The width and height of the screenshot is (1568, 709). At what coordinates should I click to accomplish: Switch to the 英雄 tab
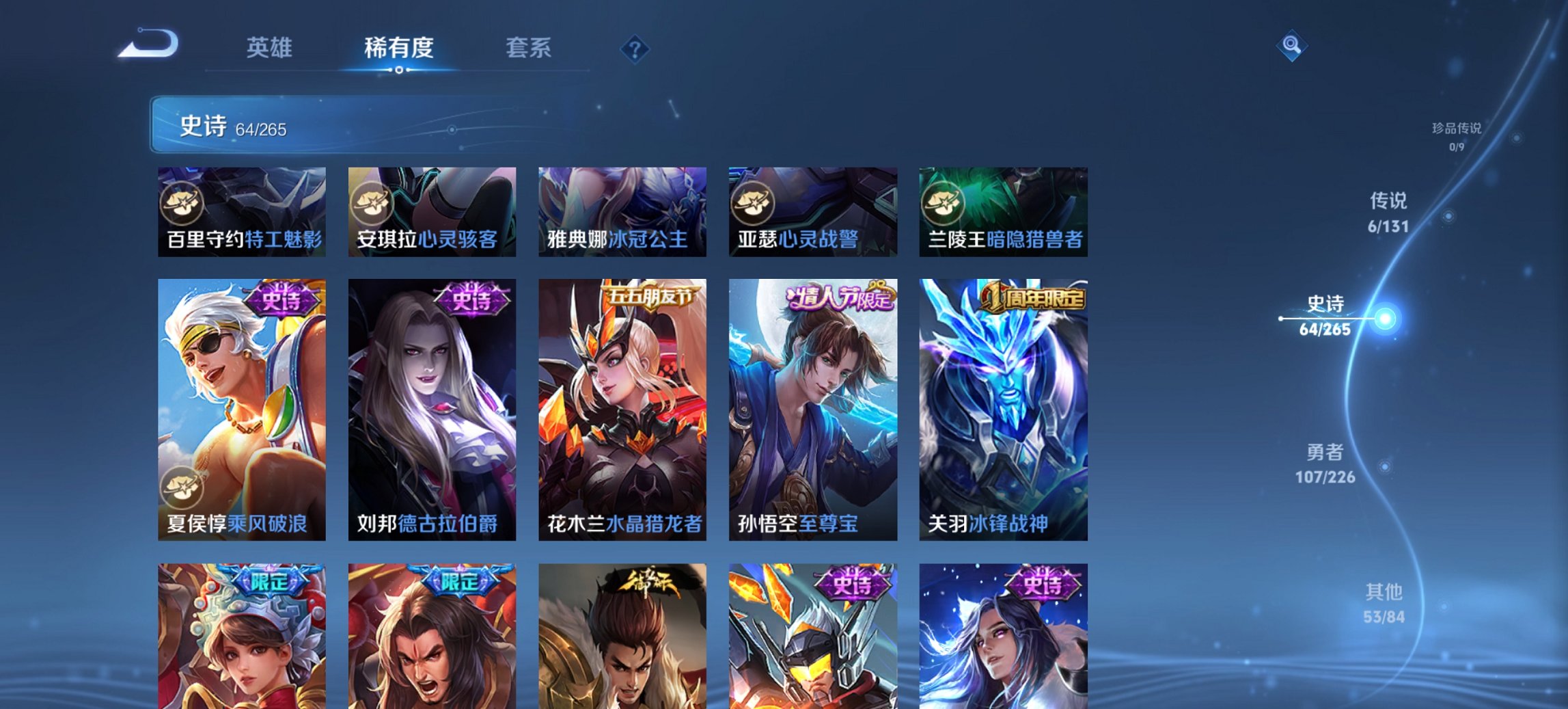(x=271, y=49)
